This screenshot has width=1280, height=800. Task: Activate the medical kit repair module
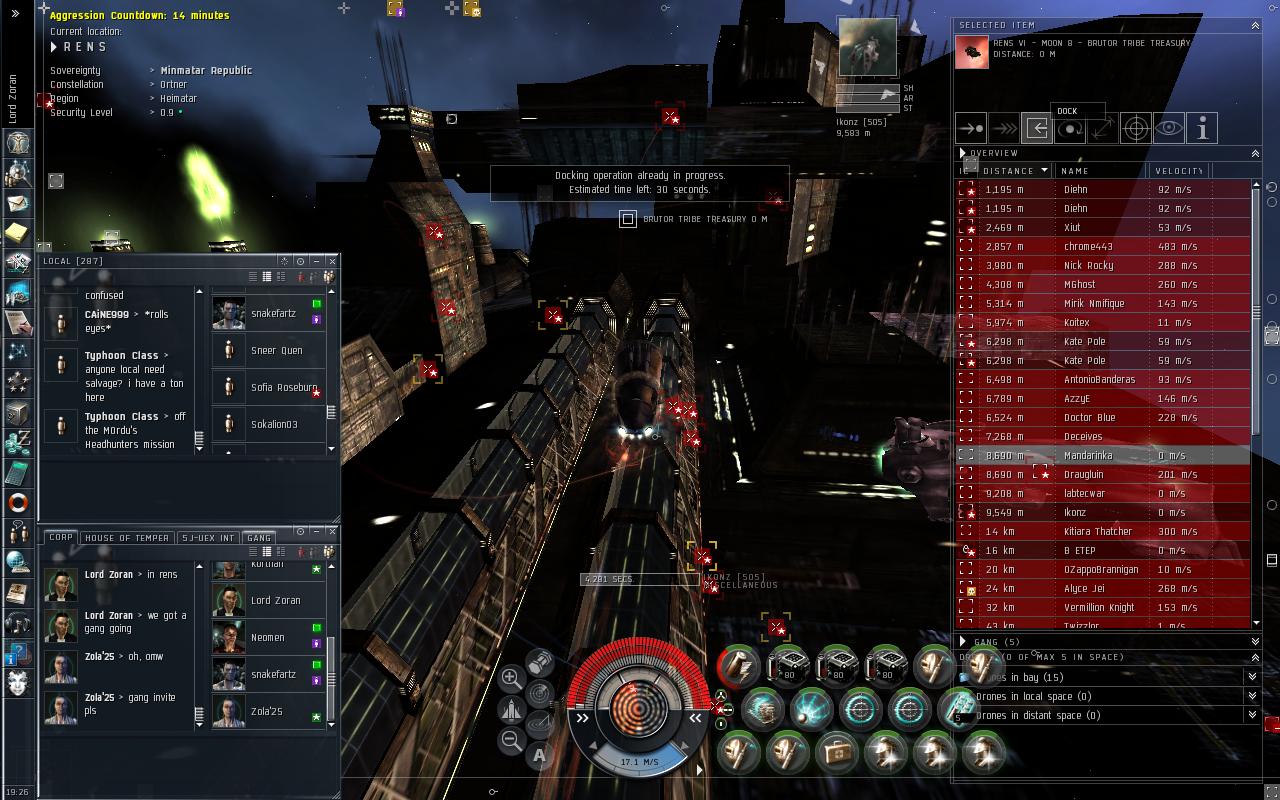click(x=836, y=752)
